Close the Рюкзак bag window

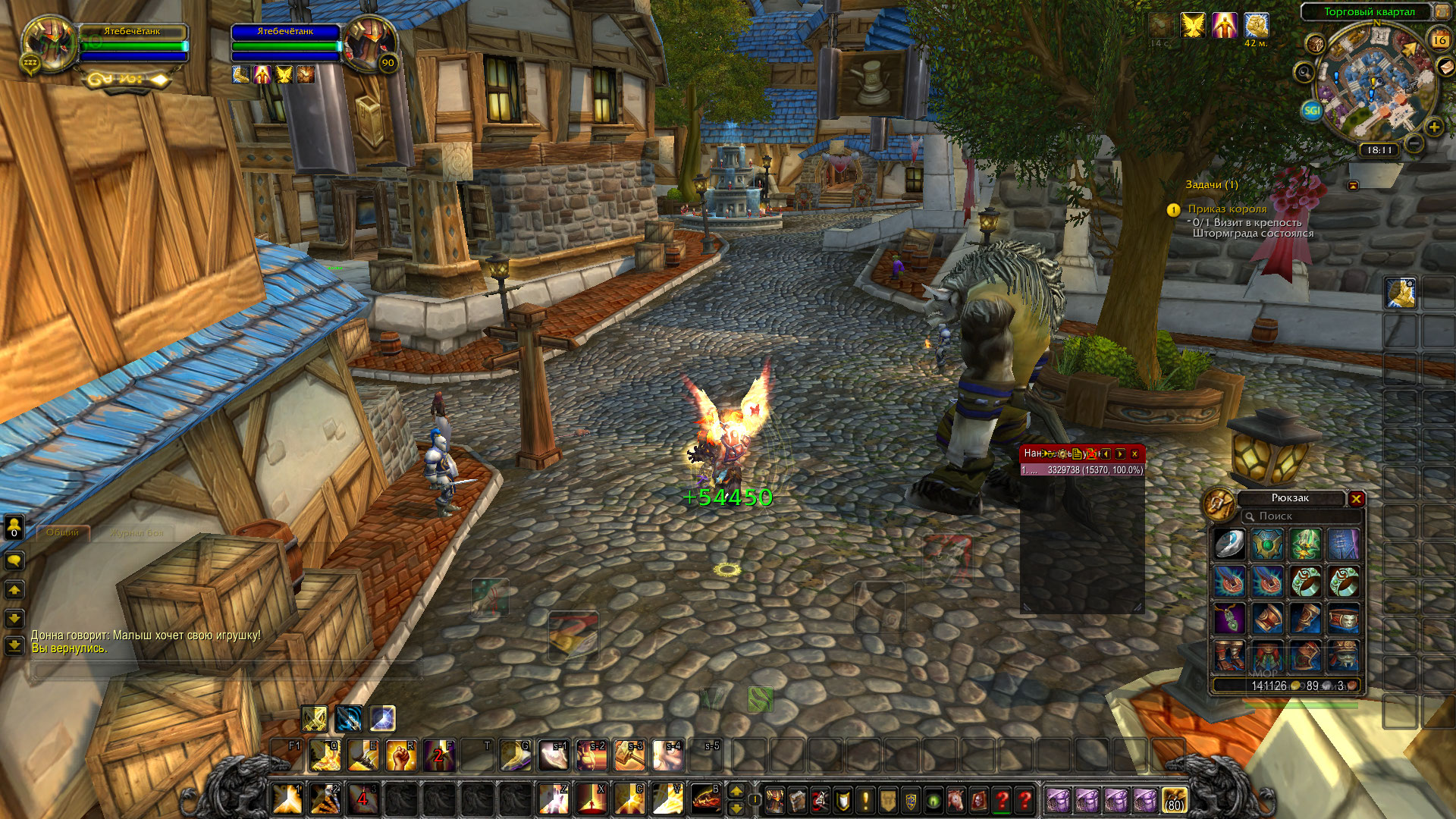(x=1356, y=498)
